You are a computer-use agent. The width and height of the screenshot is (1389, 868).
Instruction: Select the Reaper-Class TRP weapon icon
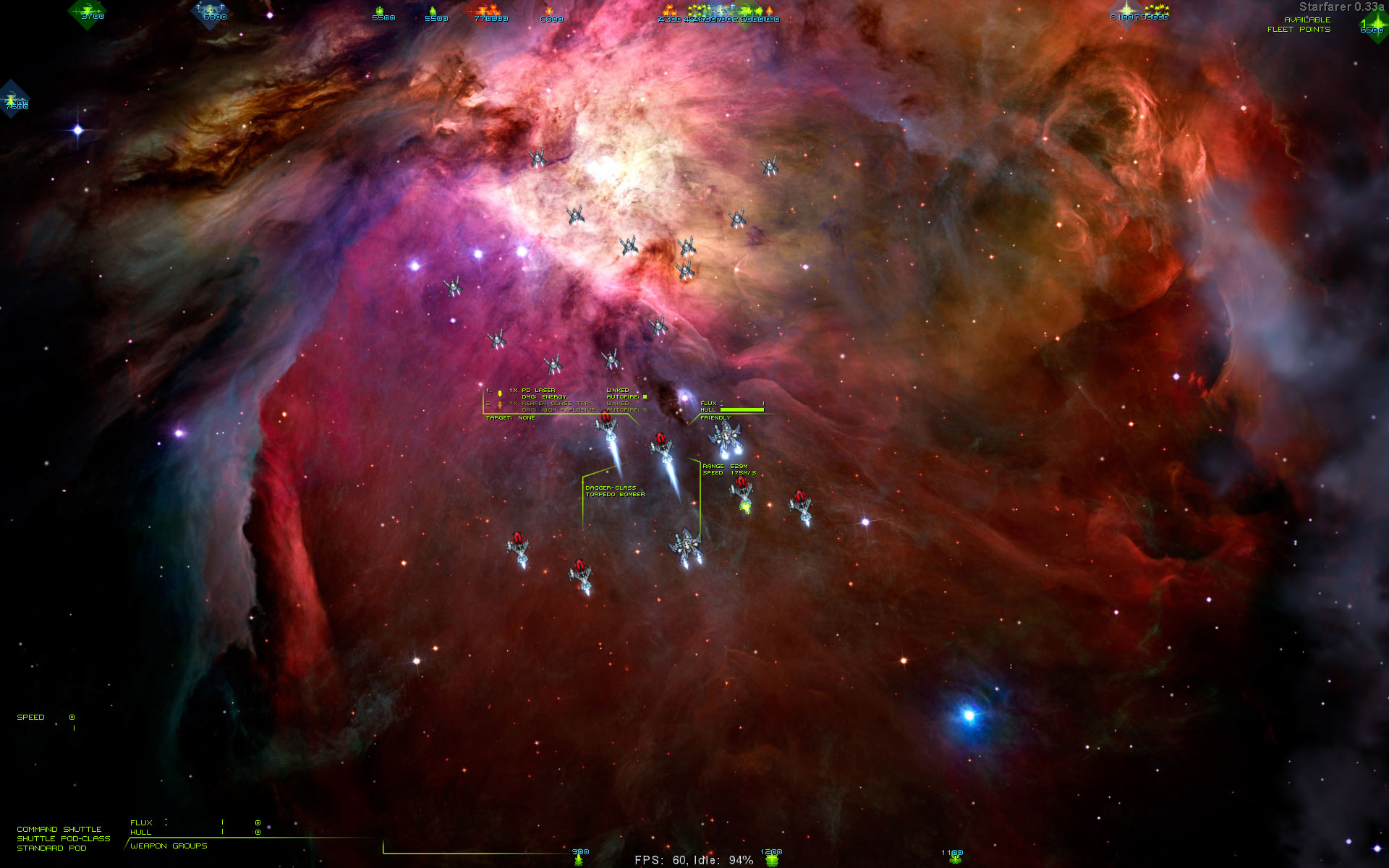coord(500,405)
